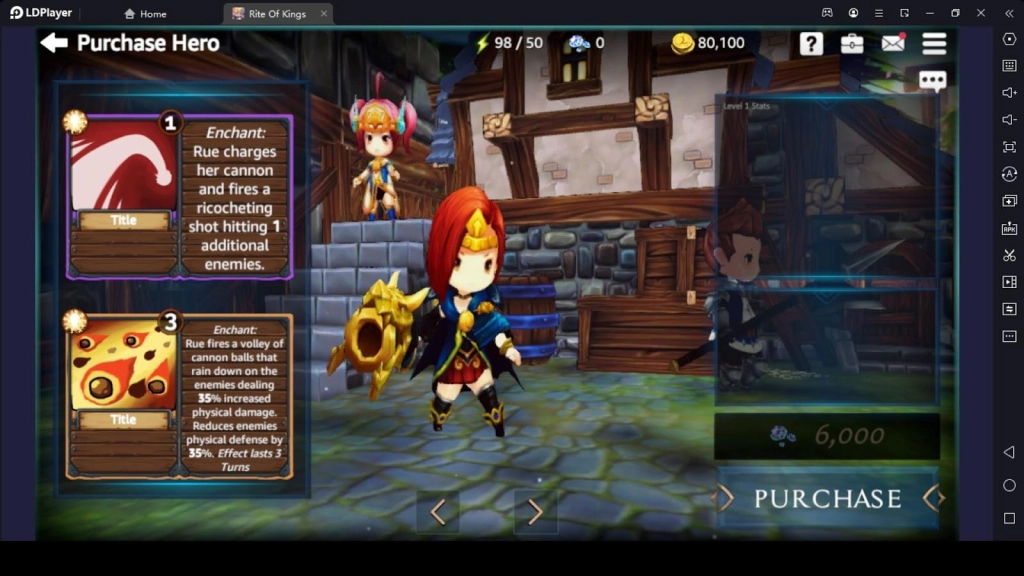This screenshot has height=576, width=1024.
Task: Show the next hero with right arrow
Action: [535, 512]
